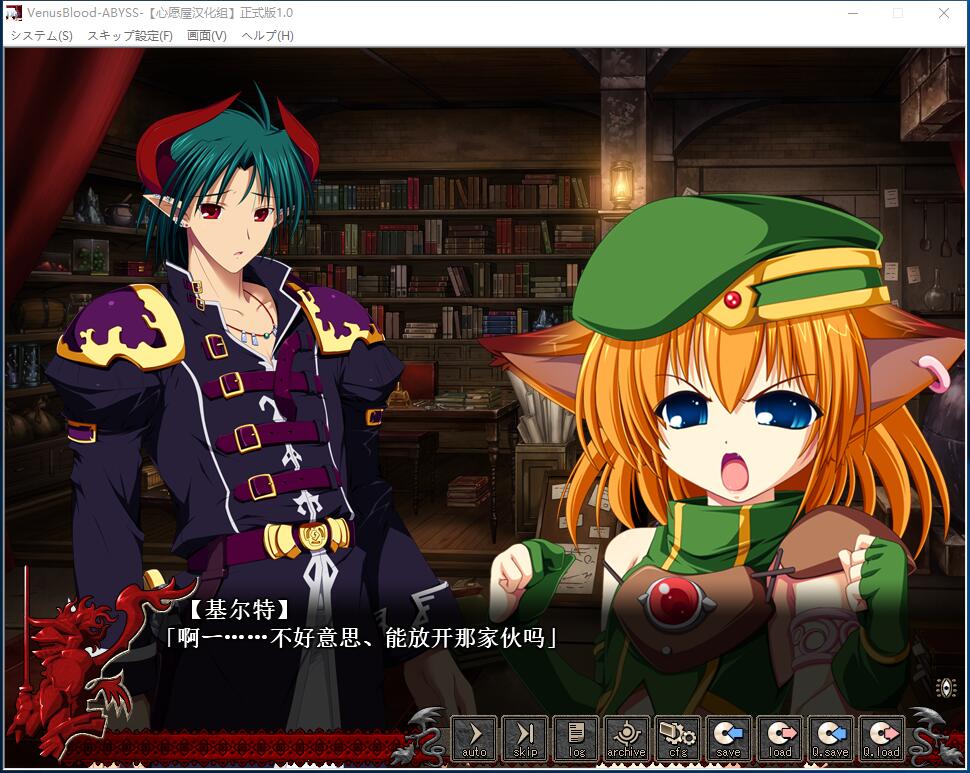Open the cfg settings

pyautogui.click(x=678, y=738)
